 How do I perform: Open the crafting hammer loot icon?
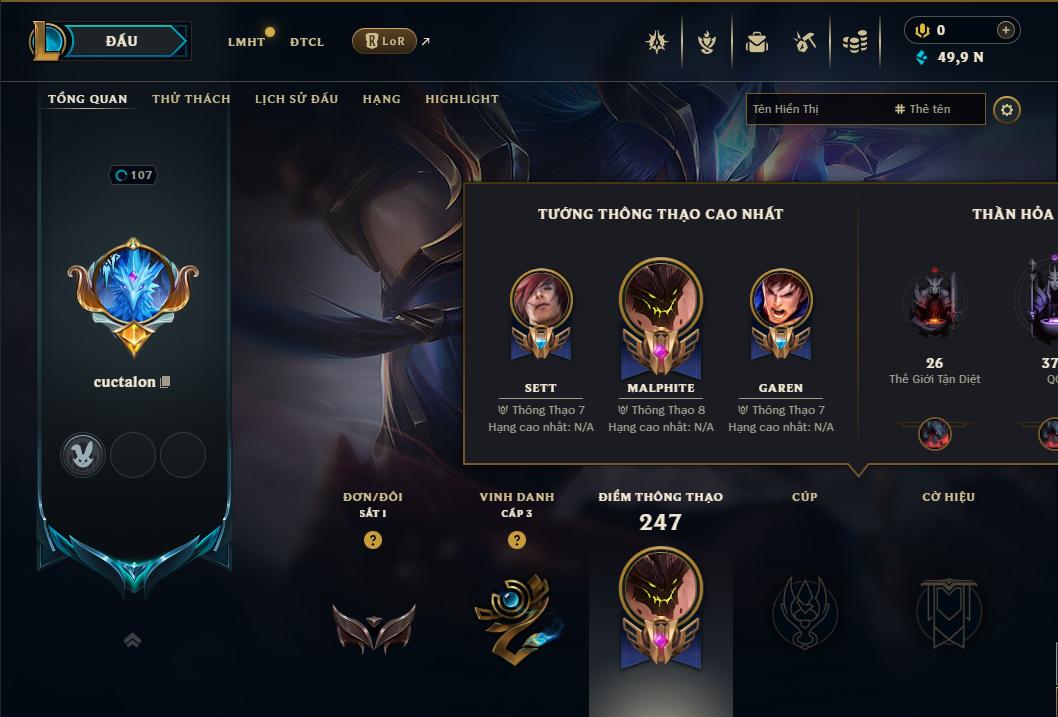tap(805, 42)
